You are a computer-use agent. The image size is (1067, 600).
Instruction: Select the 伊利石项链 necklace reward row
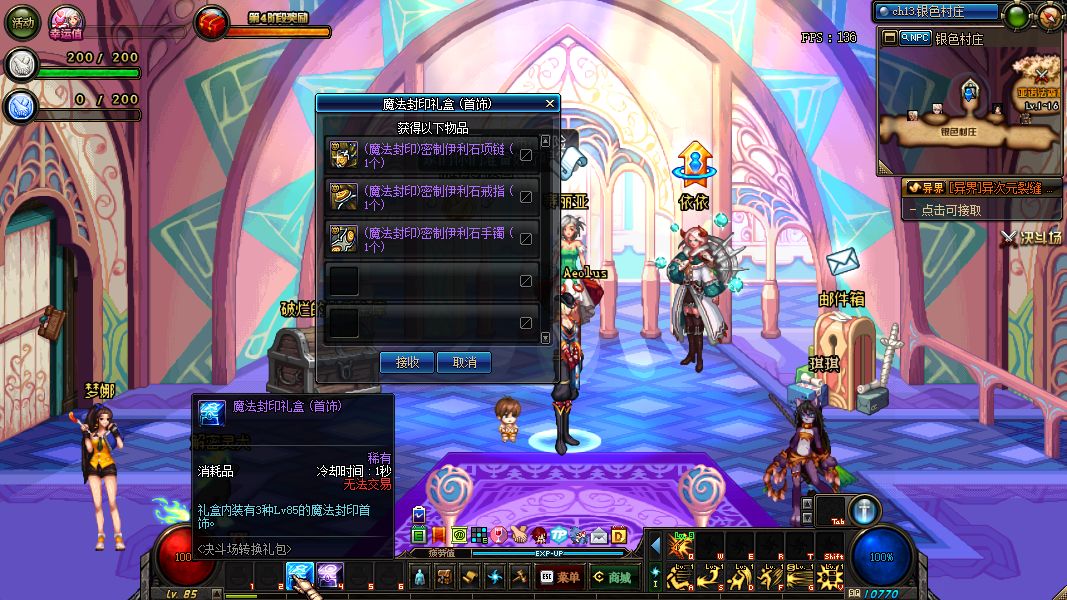coord(432,155)
